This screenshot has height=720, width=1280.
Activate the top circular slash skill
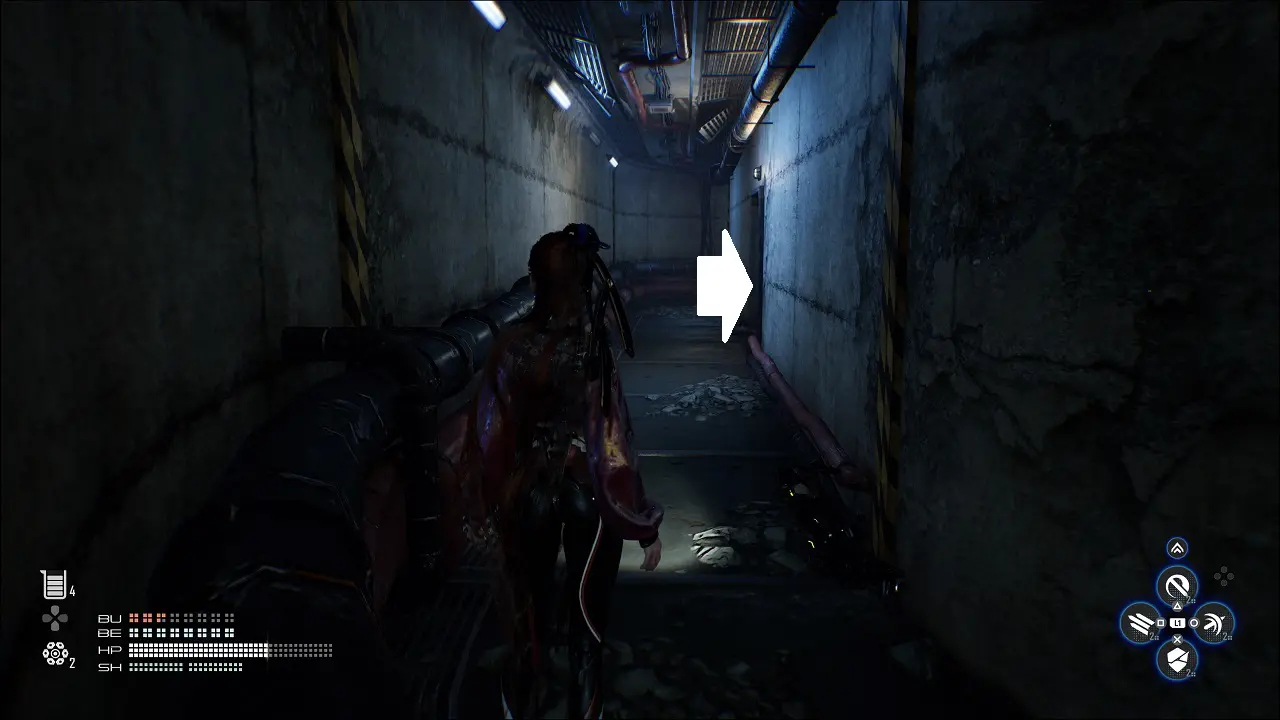point(1177,585)
